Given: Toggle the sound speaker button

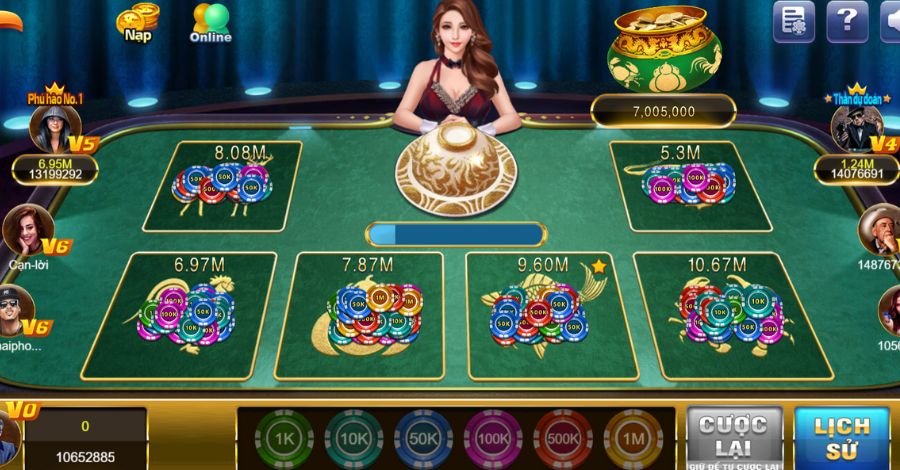Looking at the screenshot, I should 889,21.
